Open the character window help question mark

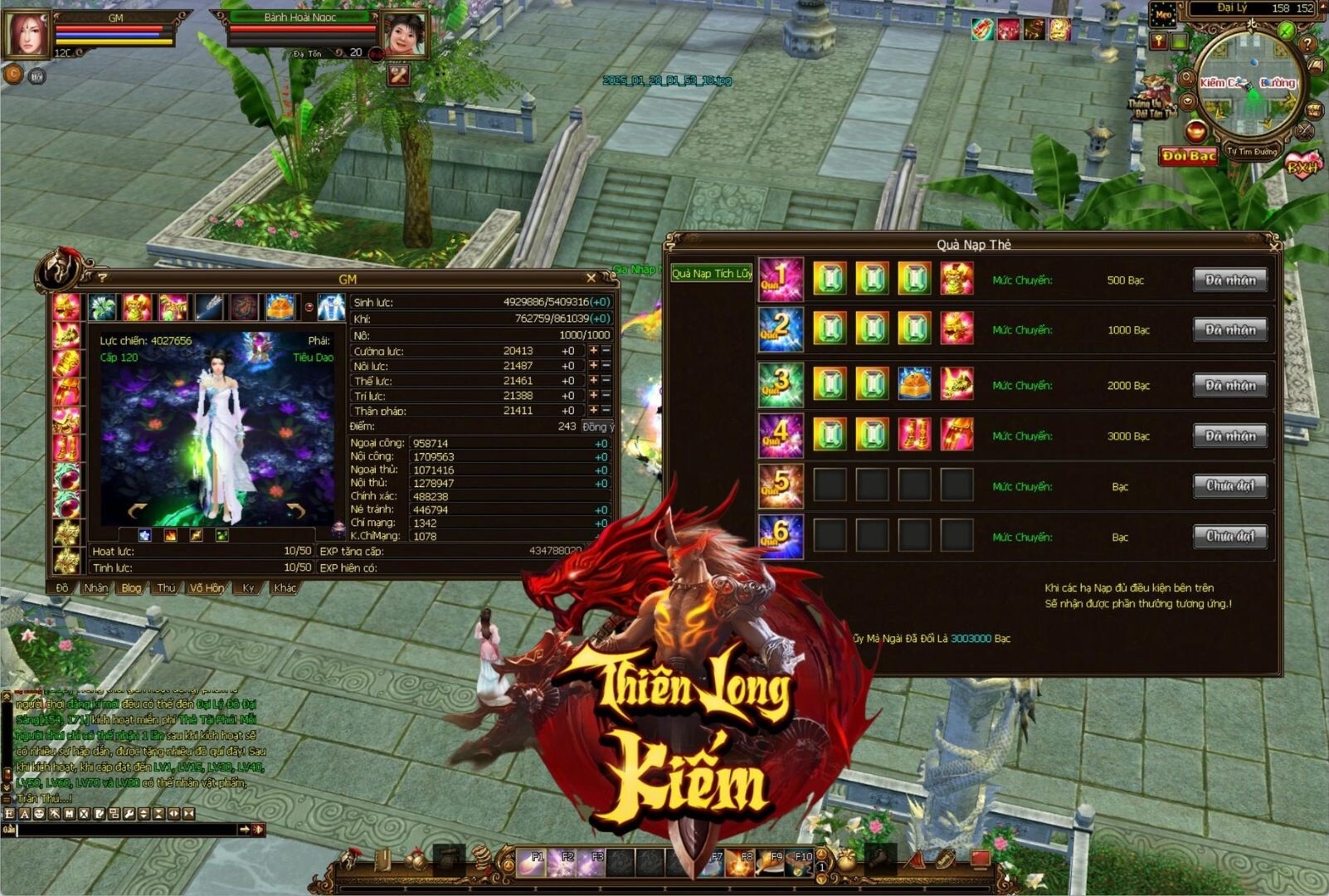coord(102,278)
